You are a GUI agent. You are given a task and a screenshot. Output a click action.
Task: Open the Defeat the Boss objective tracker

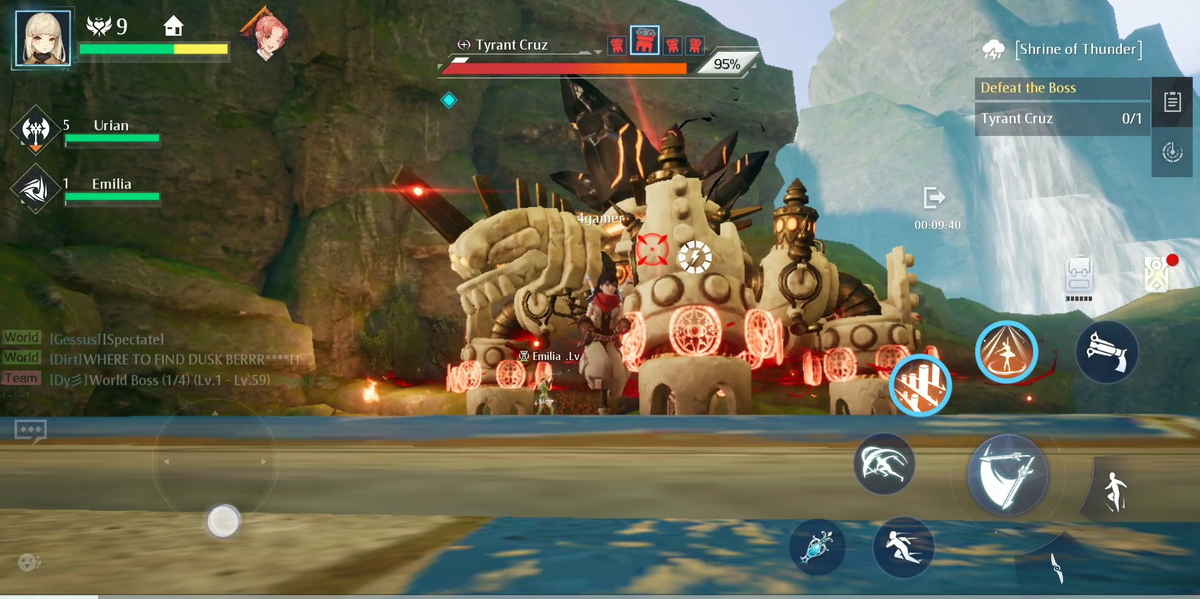click(x=1062, y=88)
